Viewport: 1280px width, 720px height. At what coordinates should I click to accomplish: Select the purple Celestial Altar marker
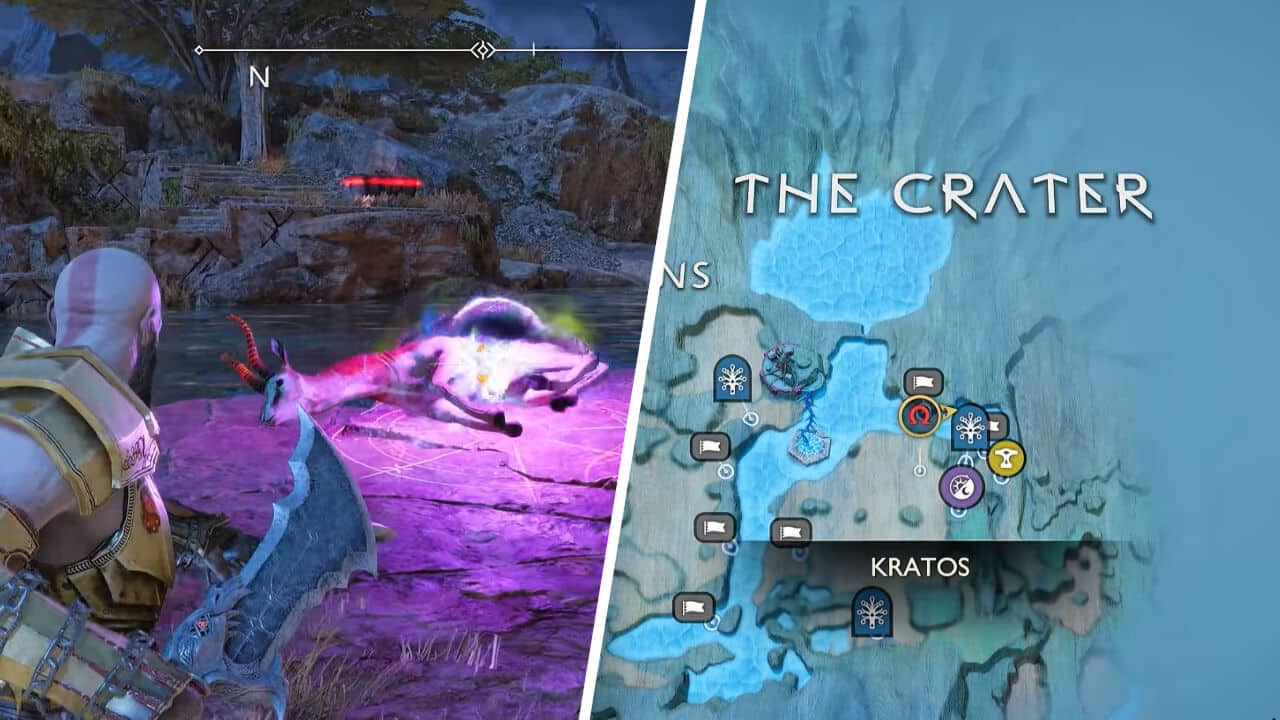[961, 486]
